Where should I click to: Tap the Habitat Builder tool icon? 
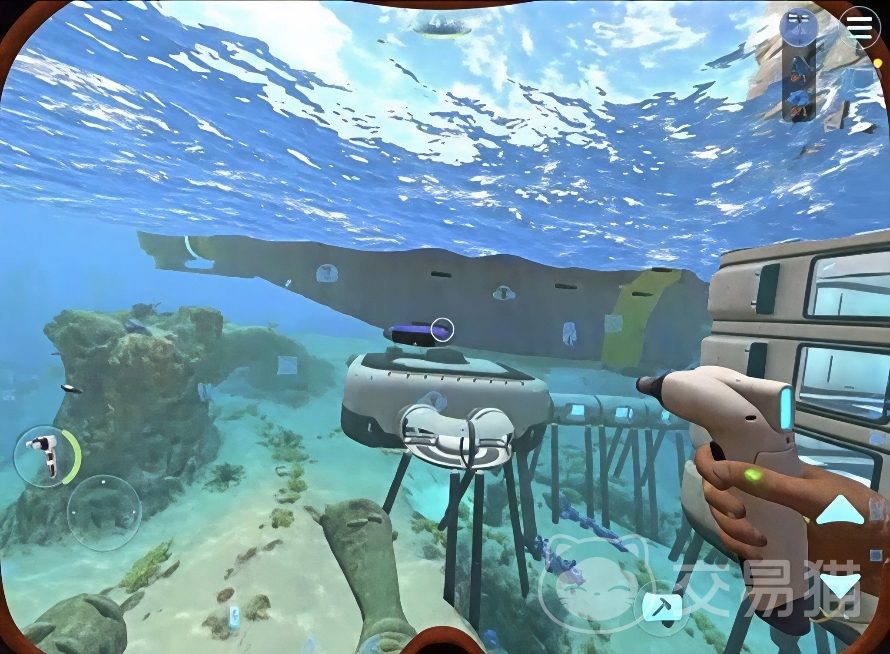42,456
